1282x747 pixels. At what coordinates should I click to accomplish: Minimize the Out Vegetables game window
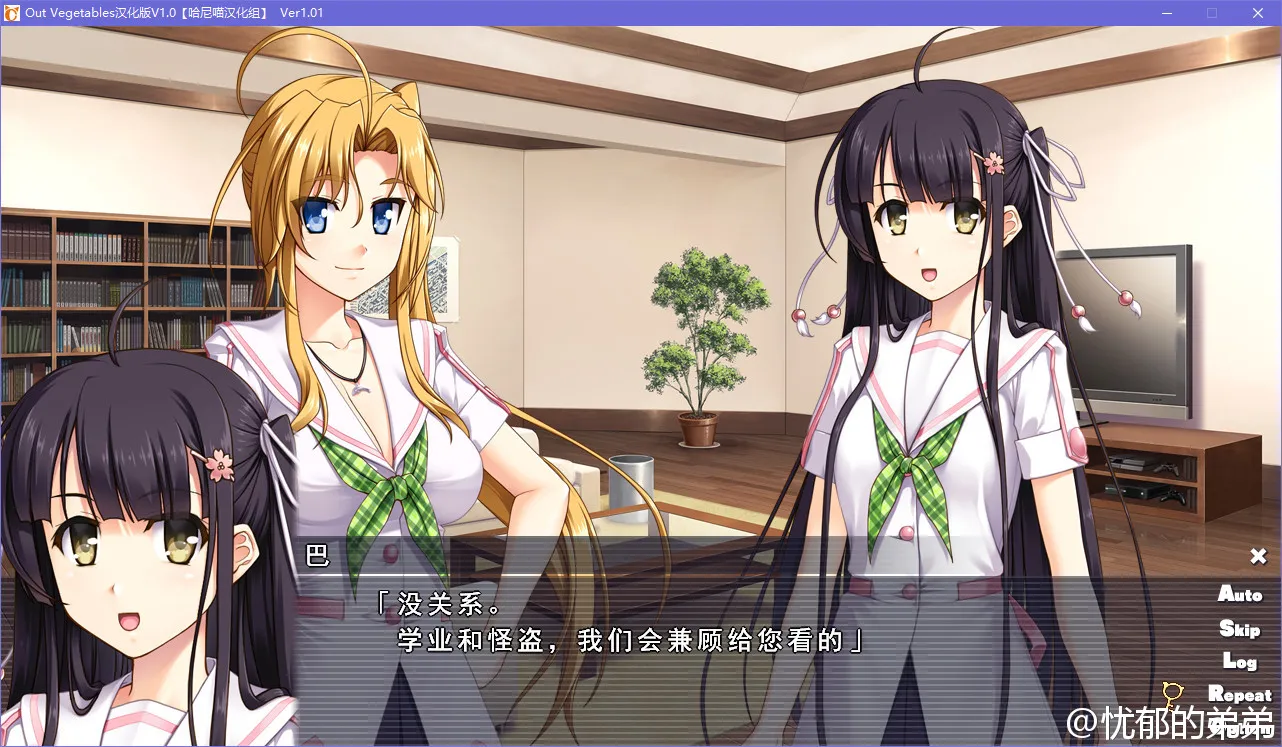[1166, 13]
